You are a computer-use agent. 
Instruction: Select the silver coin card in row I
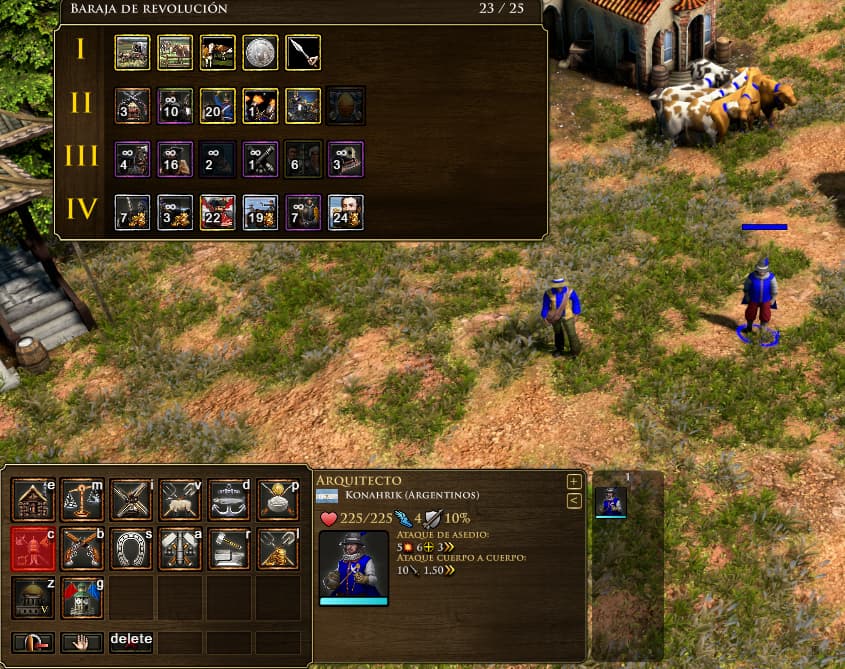coord(260,52)
